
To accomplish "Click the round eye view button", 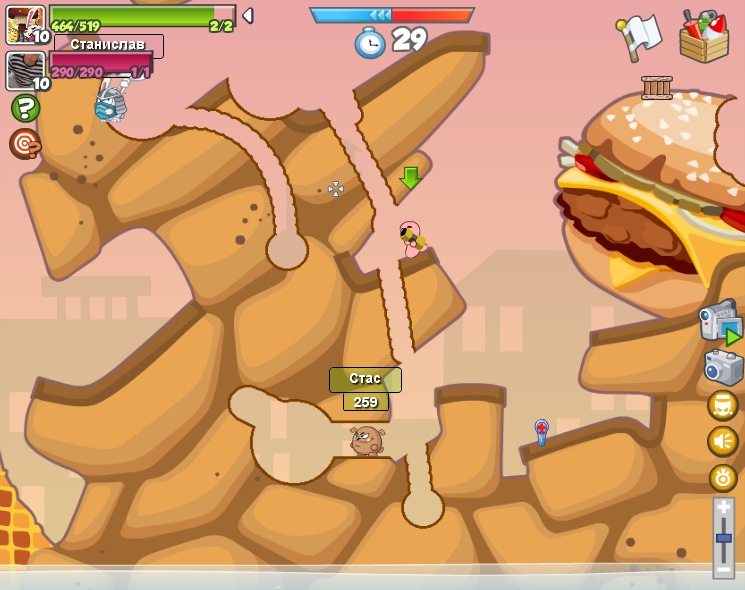I will coord(723,478).
